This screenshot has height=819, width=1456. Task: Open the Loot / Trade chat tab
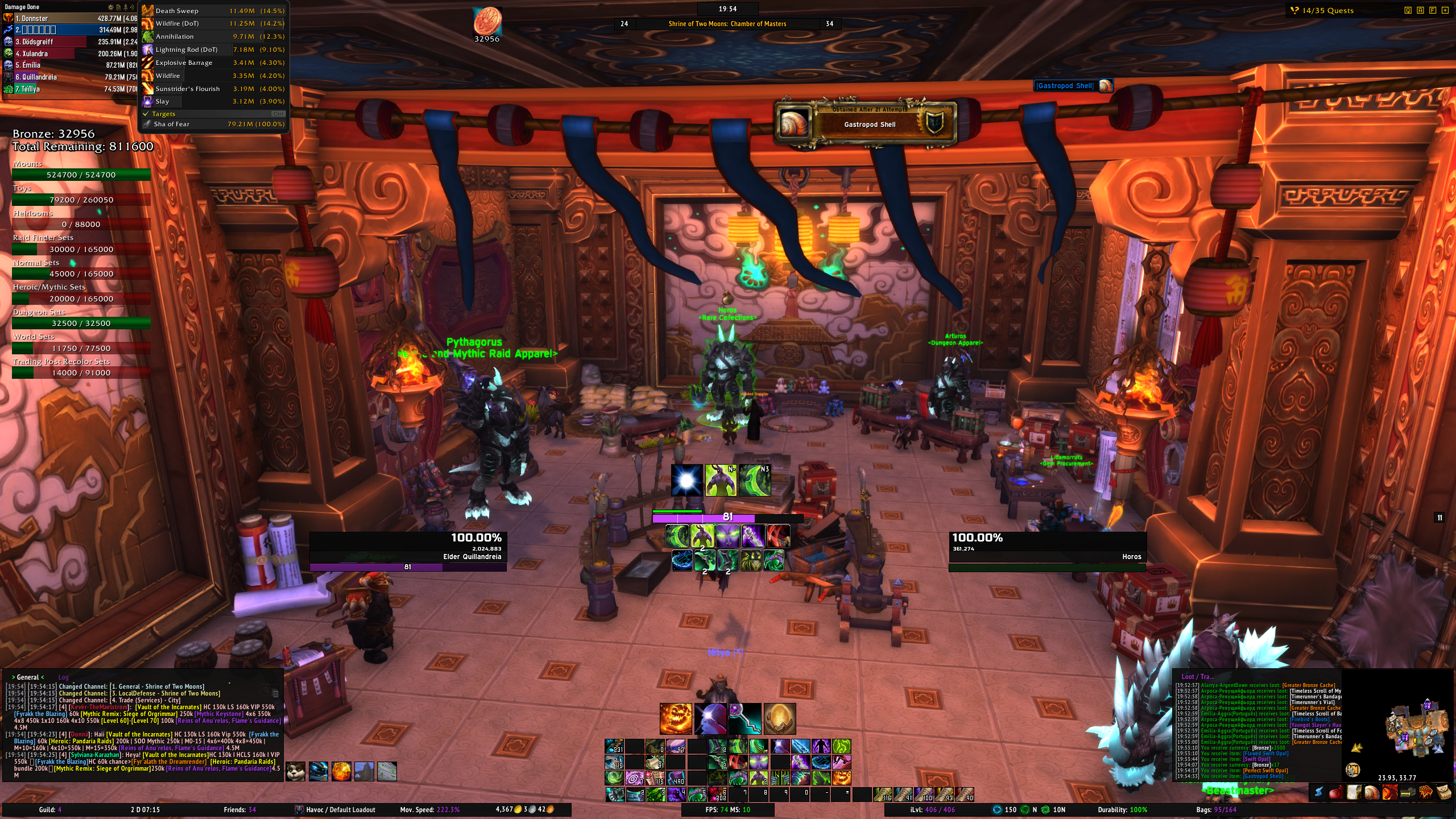(1198, 677)
